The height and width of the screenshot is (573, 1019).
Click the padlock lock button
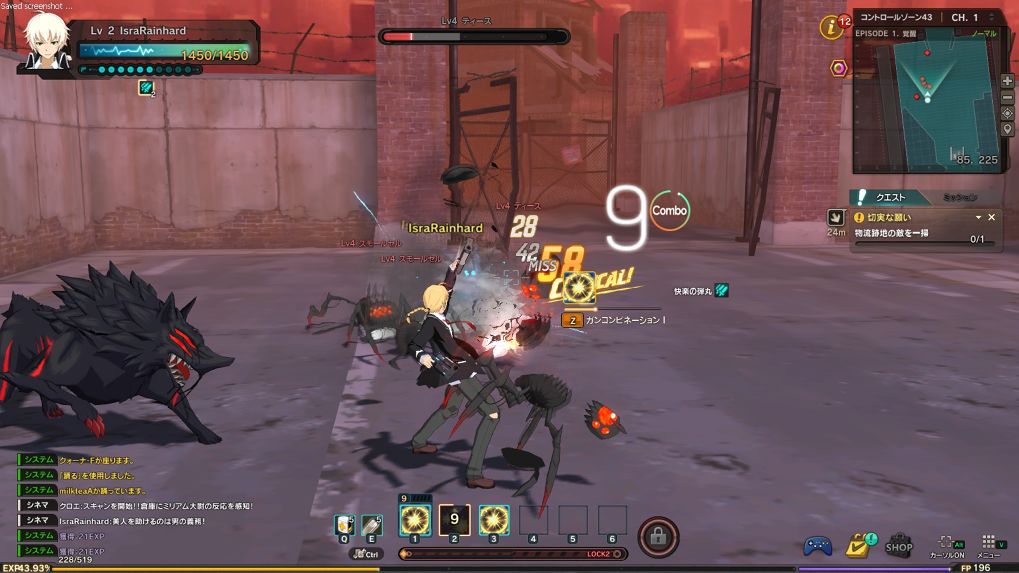(x=658, y=536)
